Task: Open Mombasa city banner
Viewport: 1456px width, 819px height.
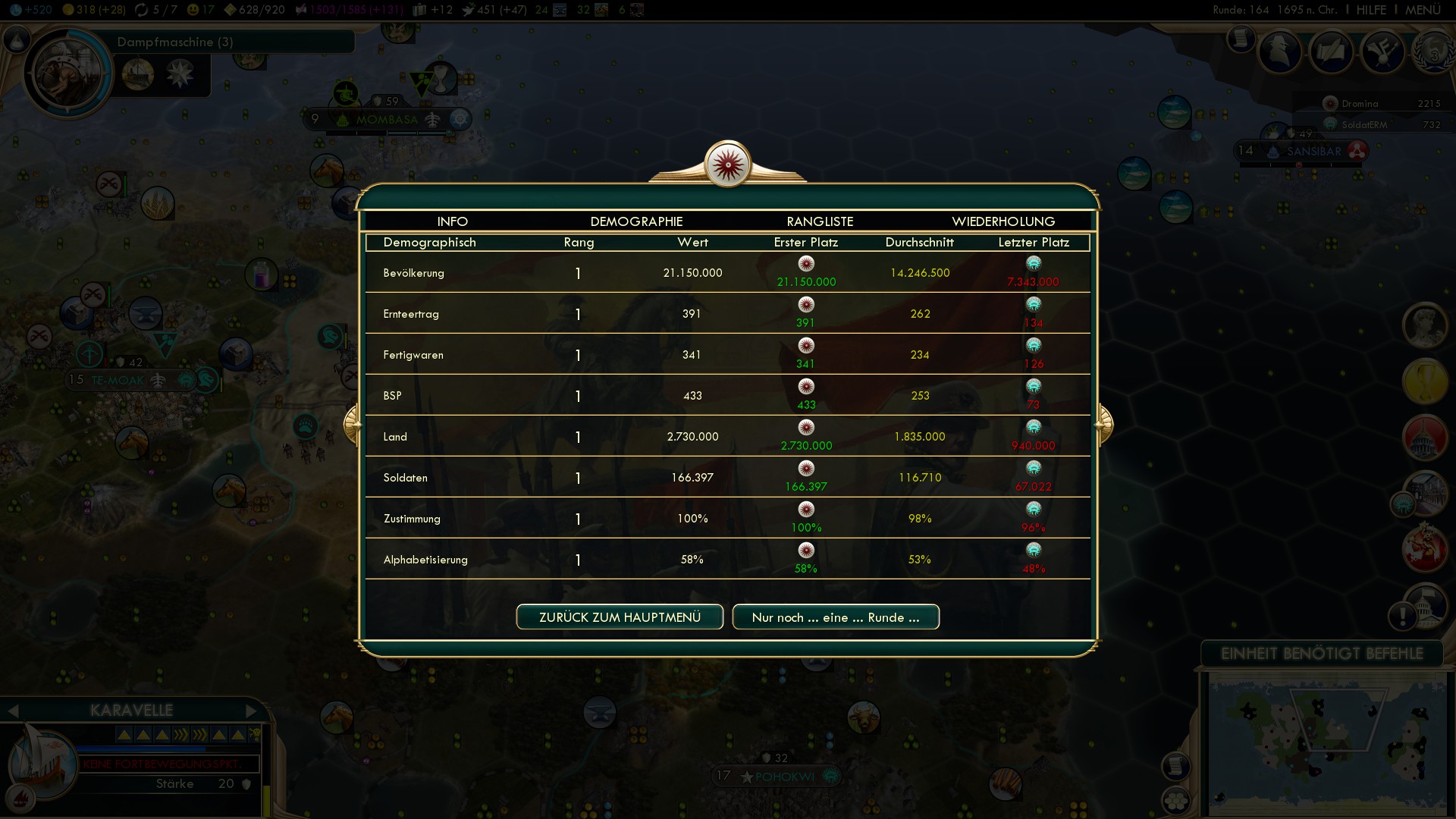Action: tap(387, 120)
